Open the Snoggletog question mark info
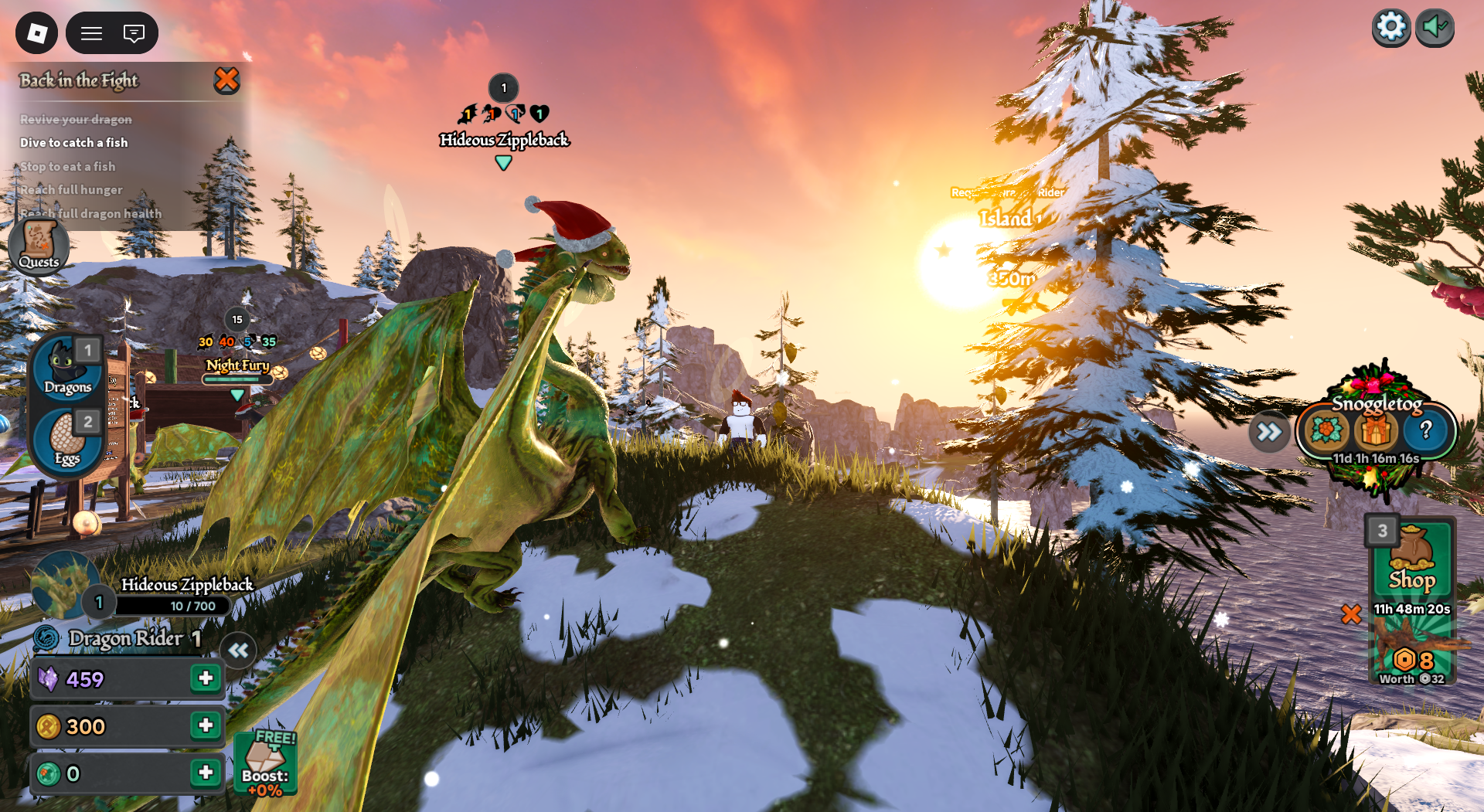 click(1426, 430)
